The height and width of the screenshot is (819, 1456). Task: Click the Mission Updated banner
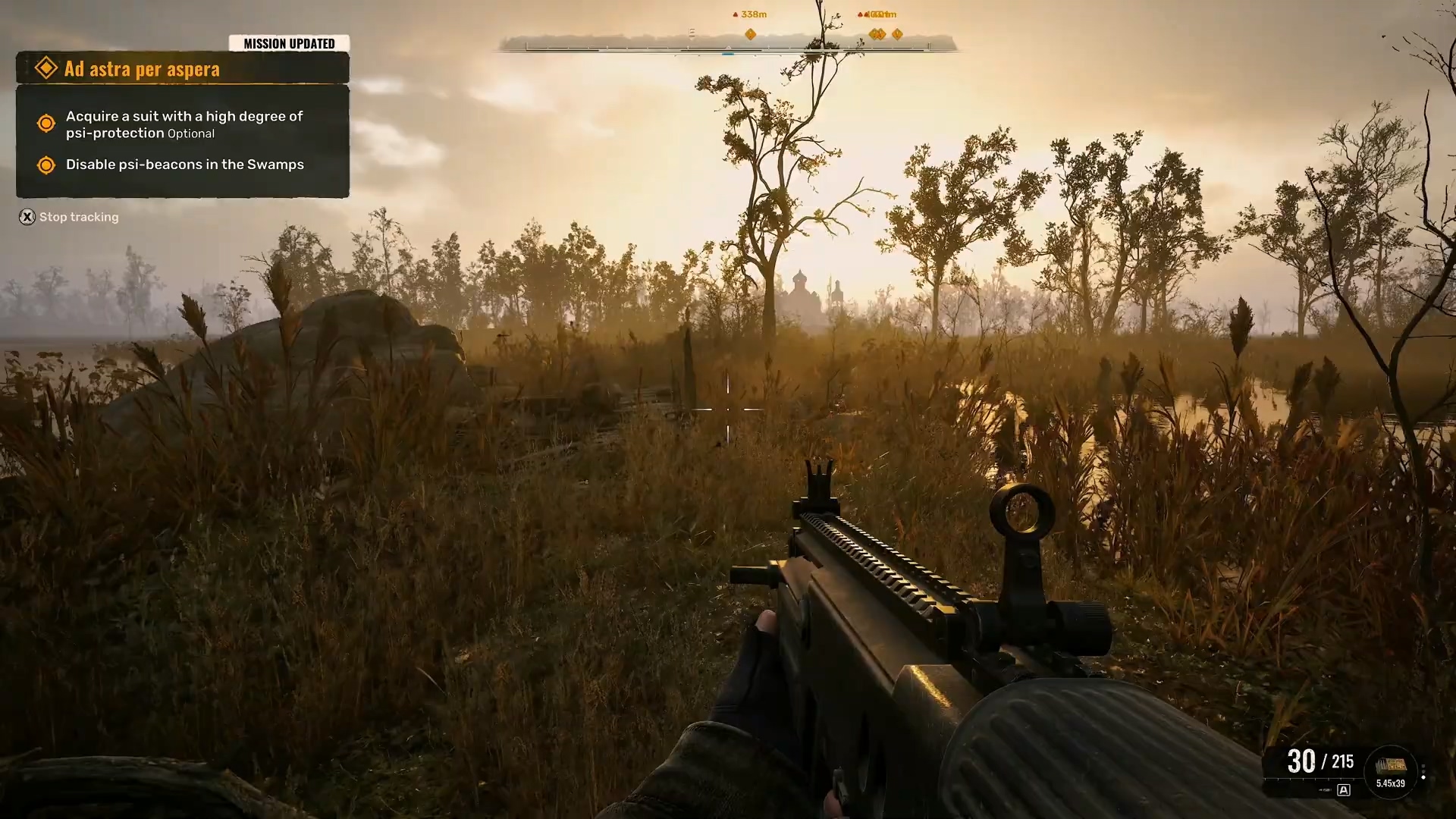point(289,44)
